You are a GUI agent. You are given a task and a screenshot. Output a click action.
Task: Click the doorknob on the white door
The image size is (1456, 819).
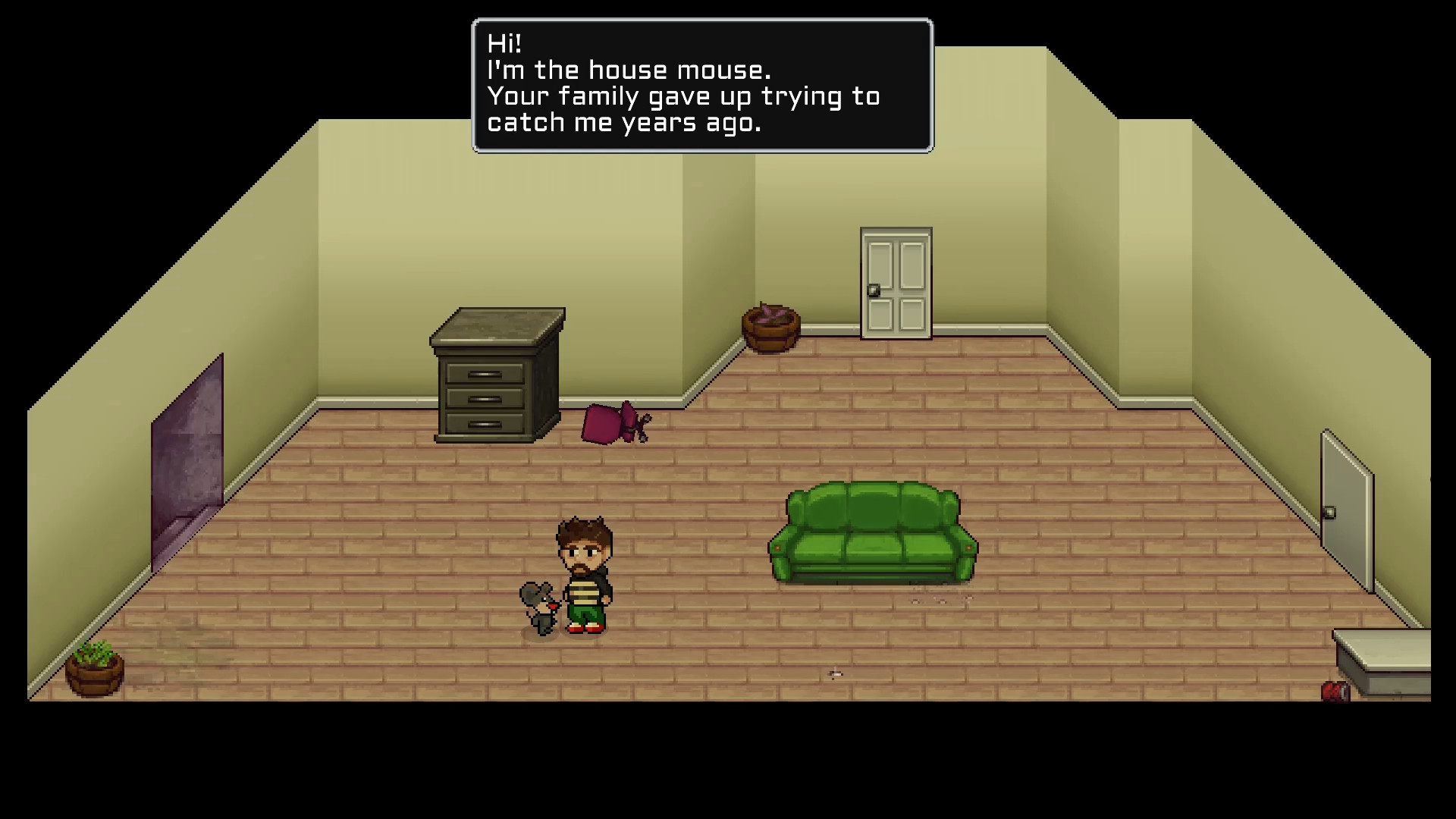click(x=875, y=288)
